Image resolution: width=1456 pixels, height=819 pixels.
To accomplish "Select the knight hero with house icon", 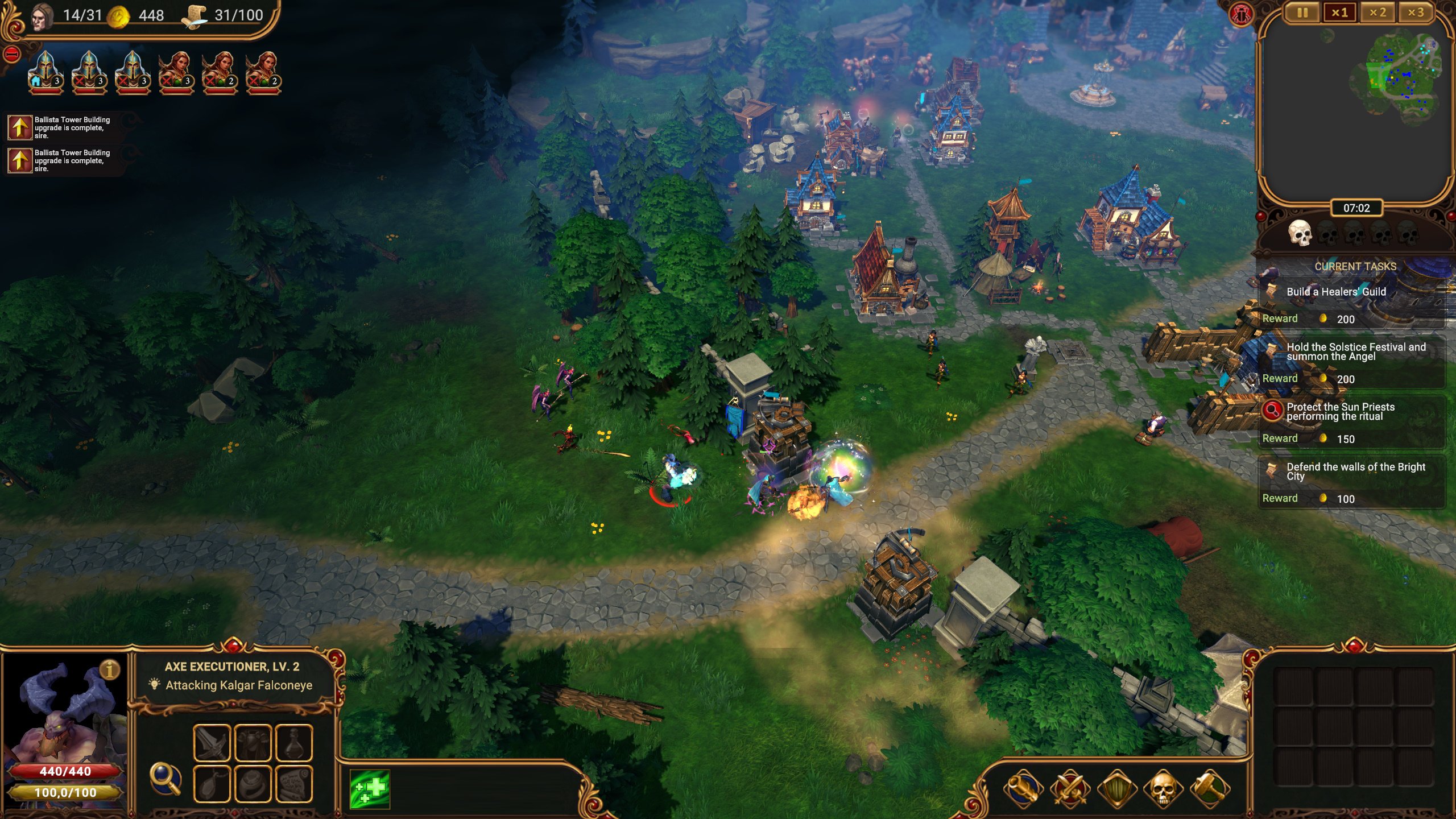I will point(45,72).
